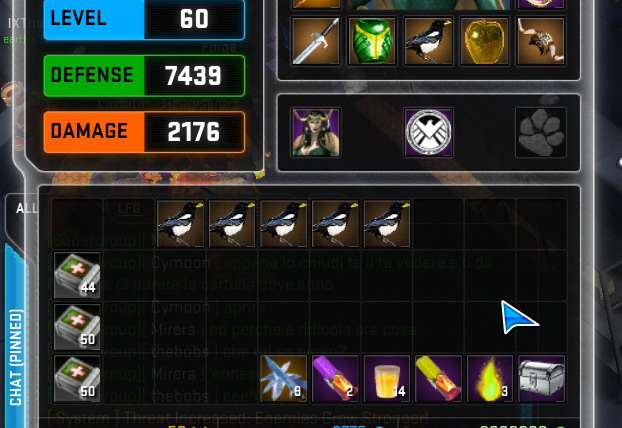Open the Loki costume portrait slot
This screenshot has height=428, width=622.
[316, 132]
